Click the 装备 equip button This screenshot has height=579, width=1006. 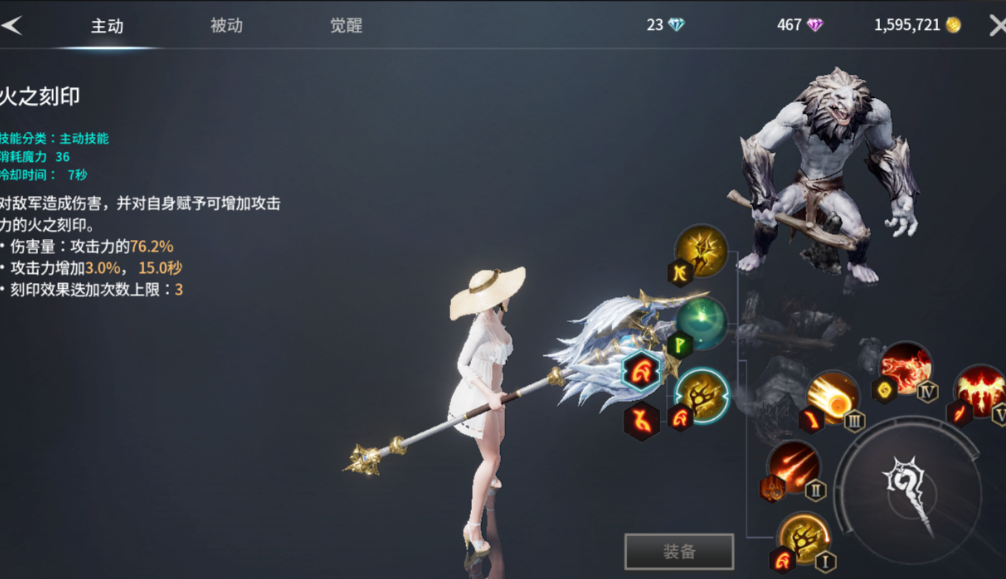click(x=679, y=551)
